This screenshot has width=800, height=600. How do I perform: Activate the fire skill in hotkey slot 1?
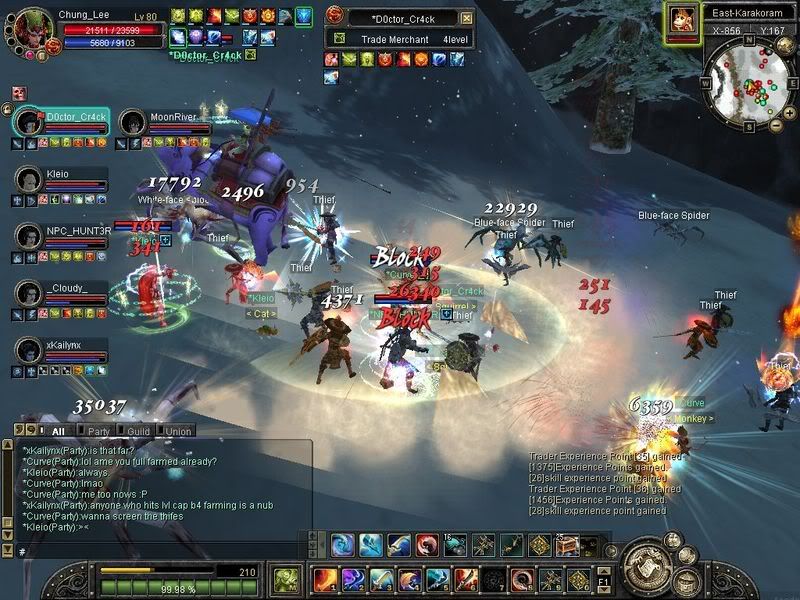point(324,579)
